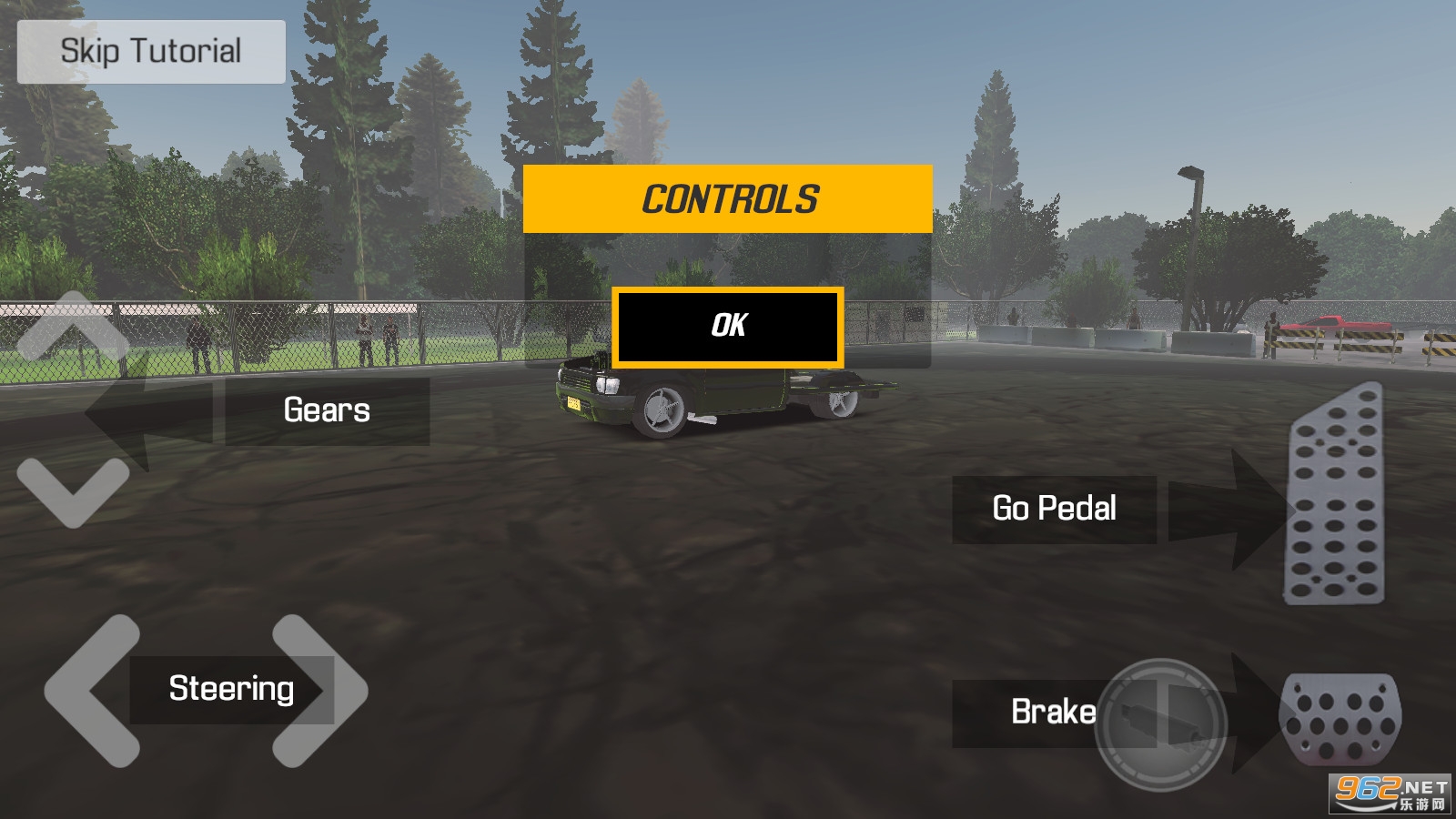
Task: Shift up with the gear up arrow
Action: 73,329
